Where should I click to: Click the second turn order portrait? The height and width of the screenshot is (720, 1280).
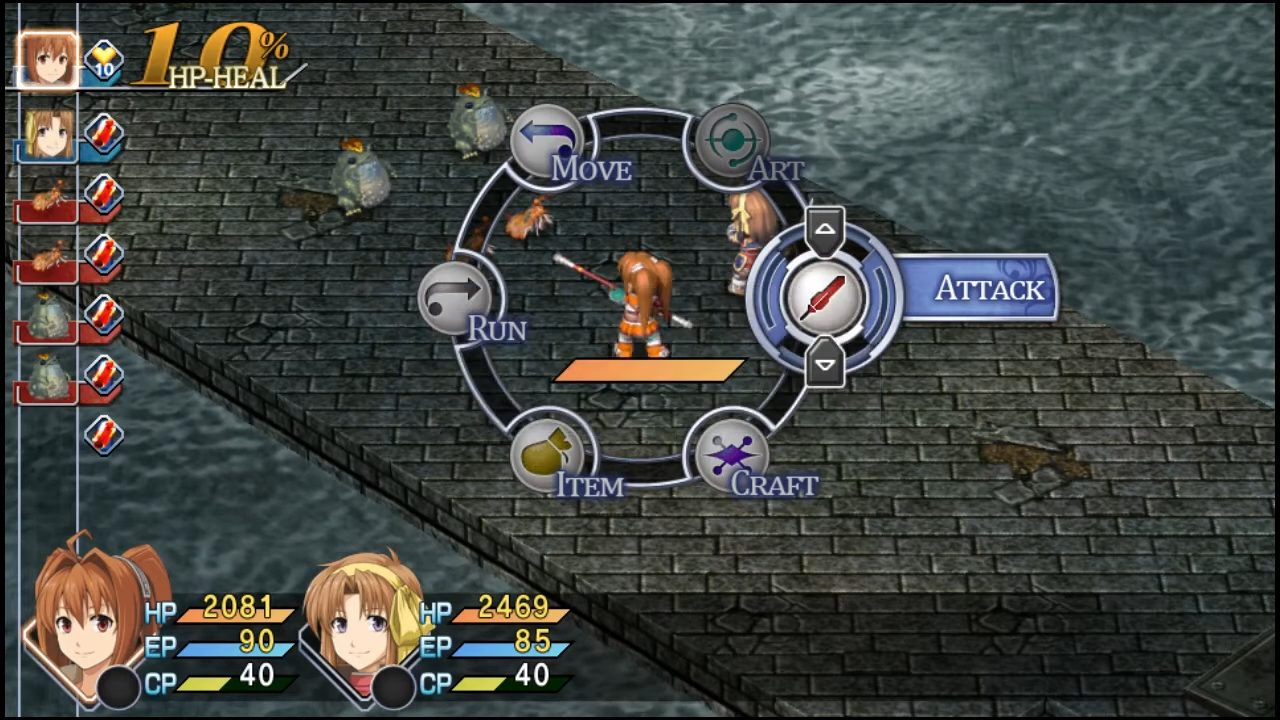tap(47, 133)
